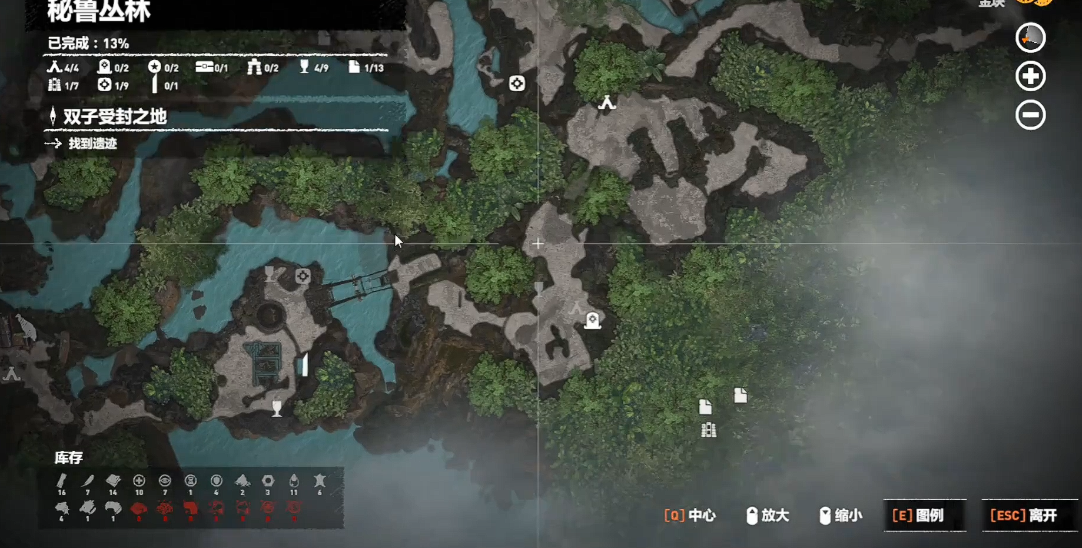This screenshot has width=1082, height=548.
Task: Click the treasure chest 0/1 counter
Action: (204, 68)
